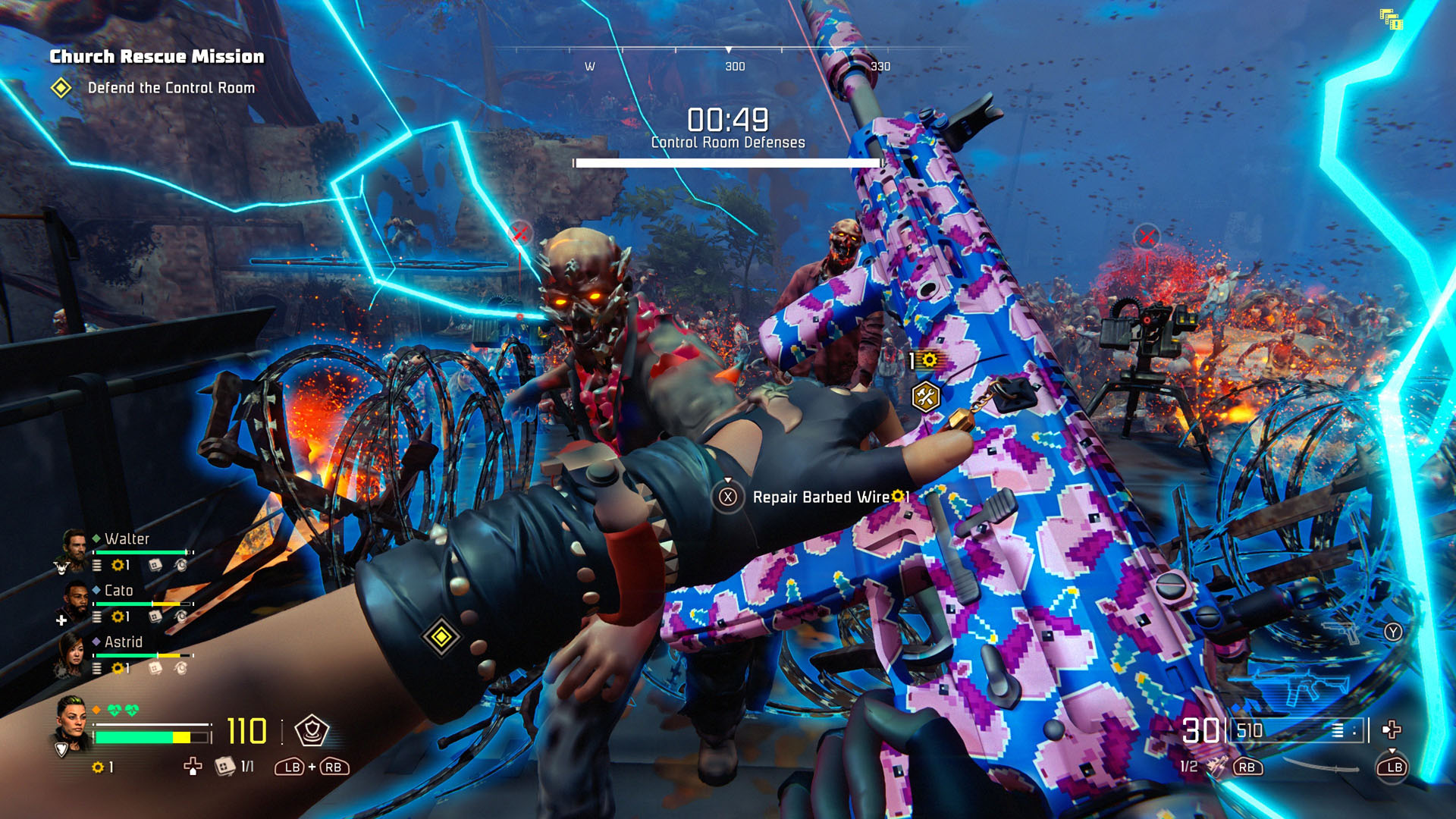Click the wrench workbench icon near the crosshair
Image resolution: width=1456 pixels, height=819 pixels.
pos(927,396)
